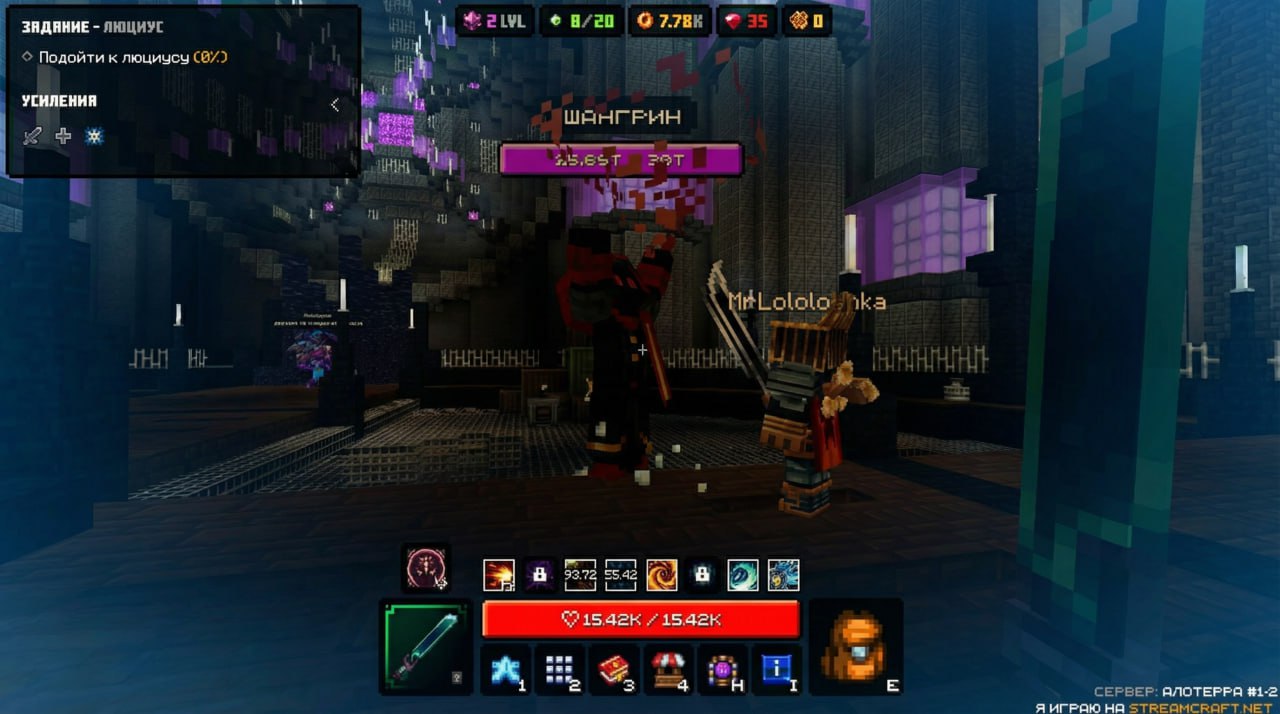The height and width of the screenshot is (714, 1280).
Task: Click the round red emblem icon
Action: (x=426, y=568)
